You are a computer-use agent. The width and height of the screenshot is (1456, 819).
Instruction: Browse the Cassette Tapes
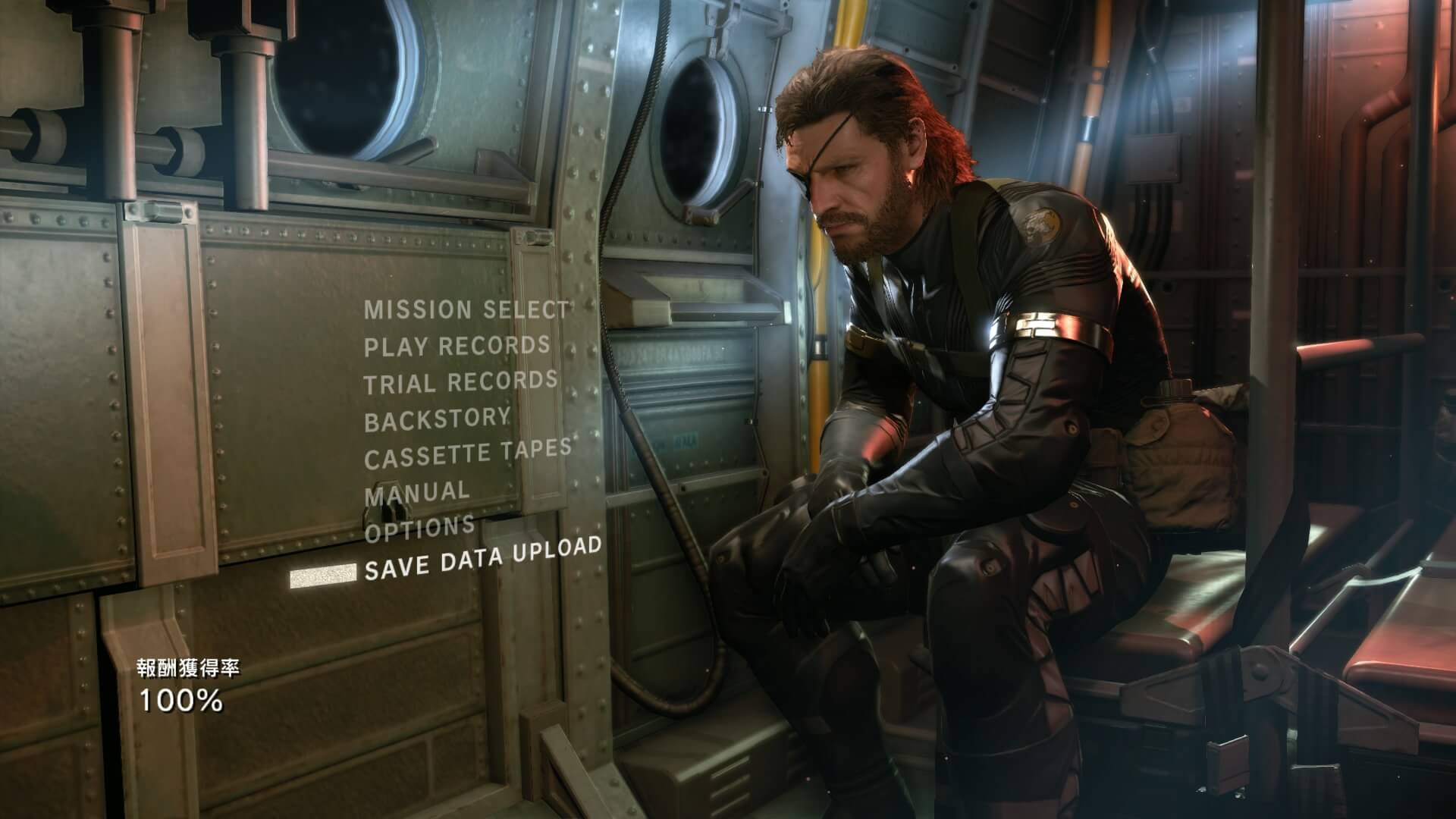467,453
